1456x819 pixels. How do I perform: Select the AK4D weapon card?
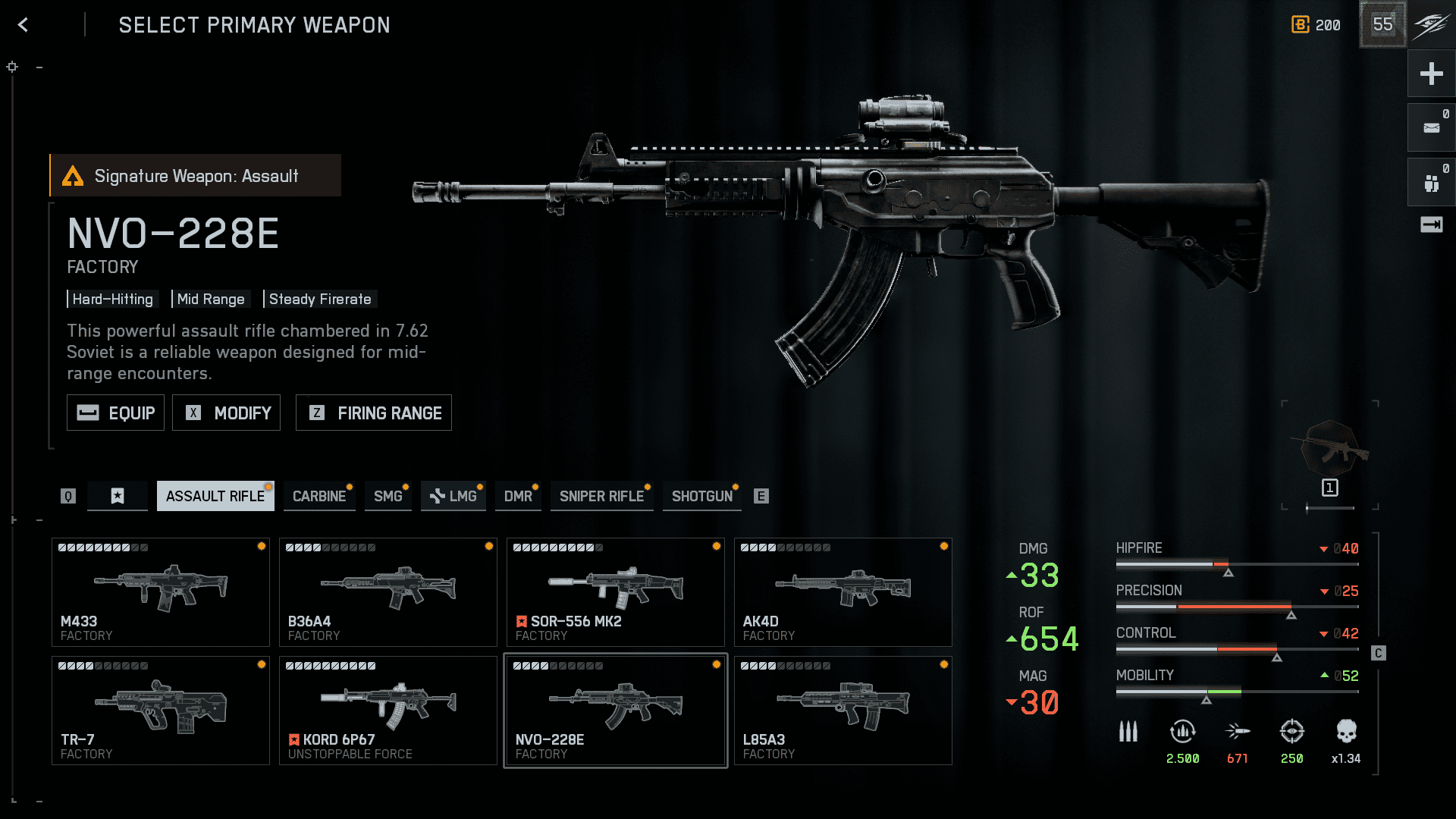843,592
